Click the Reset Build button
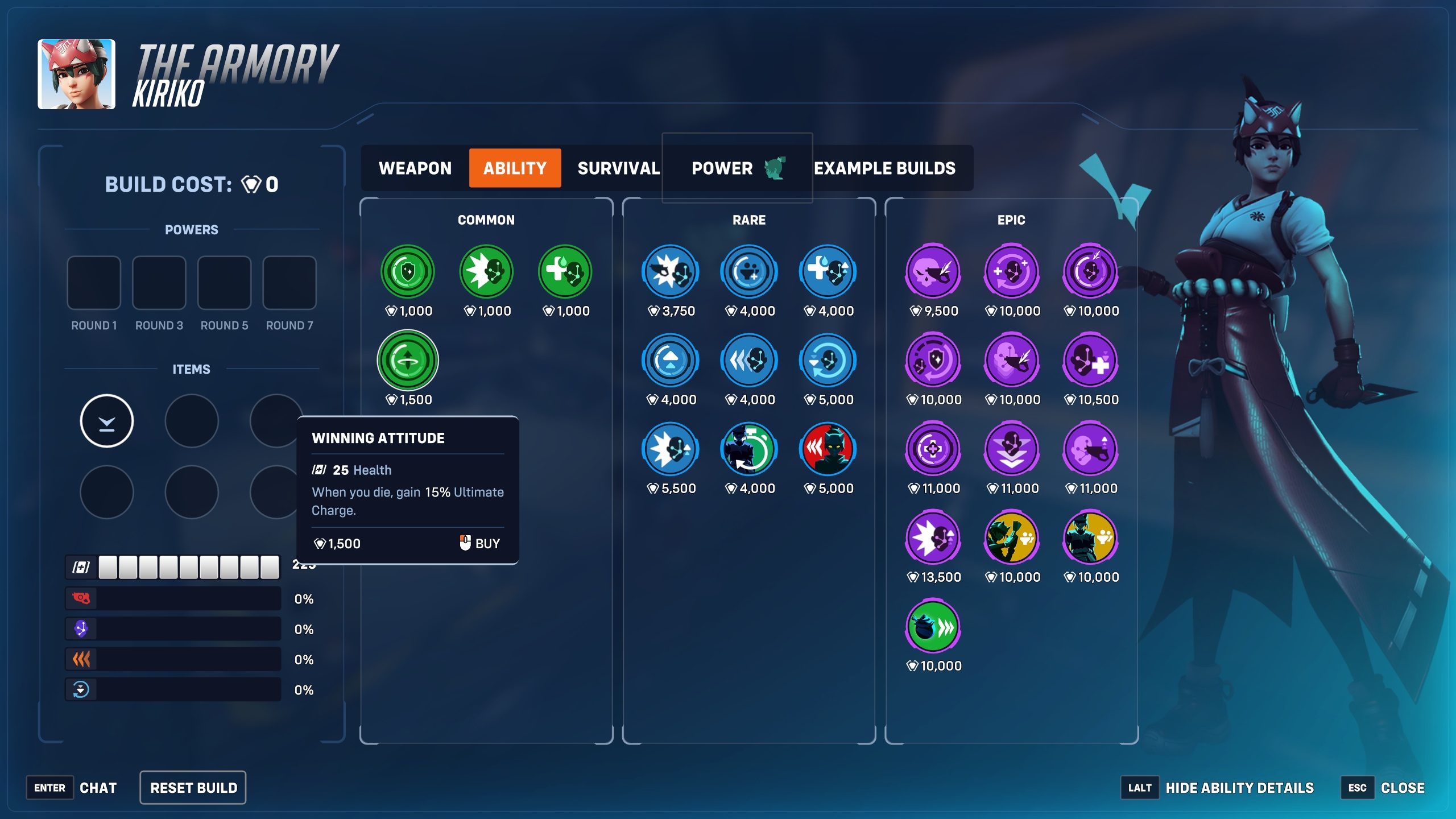Image resolution: width=1456 pixels, height=819 pixels. [x=193, y=788]
